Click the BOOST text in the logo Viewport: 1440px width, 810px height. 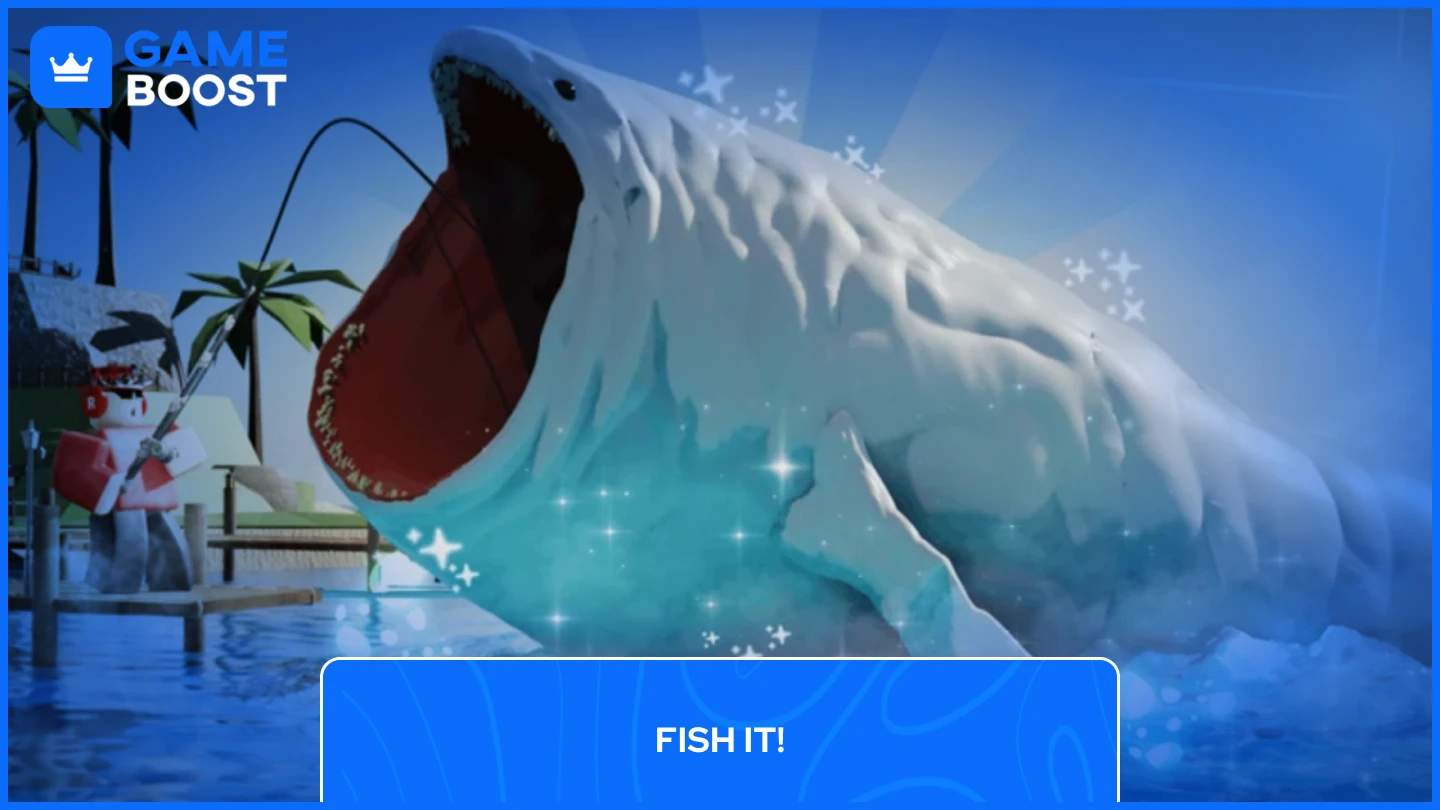pos(207,89)
